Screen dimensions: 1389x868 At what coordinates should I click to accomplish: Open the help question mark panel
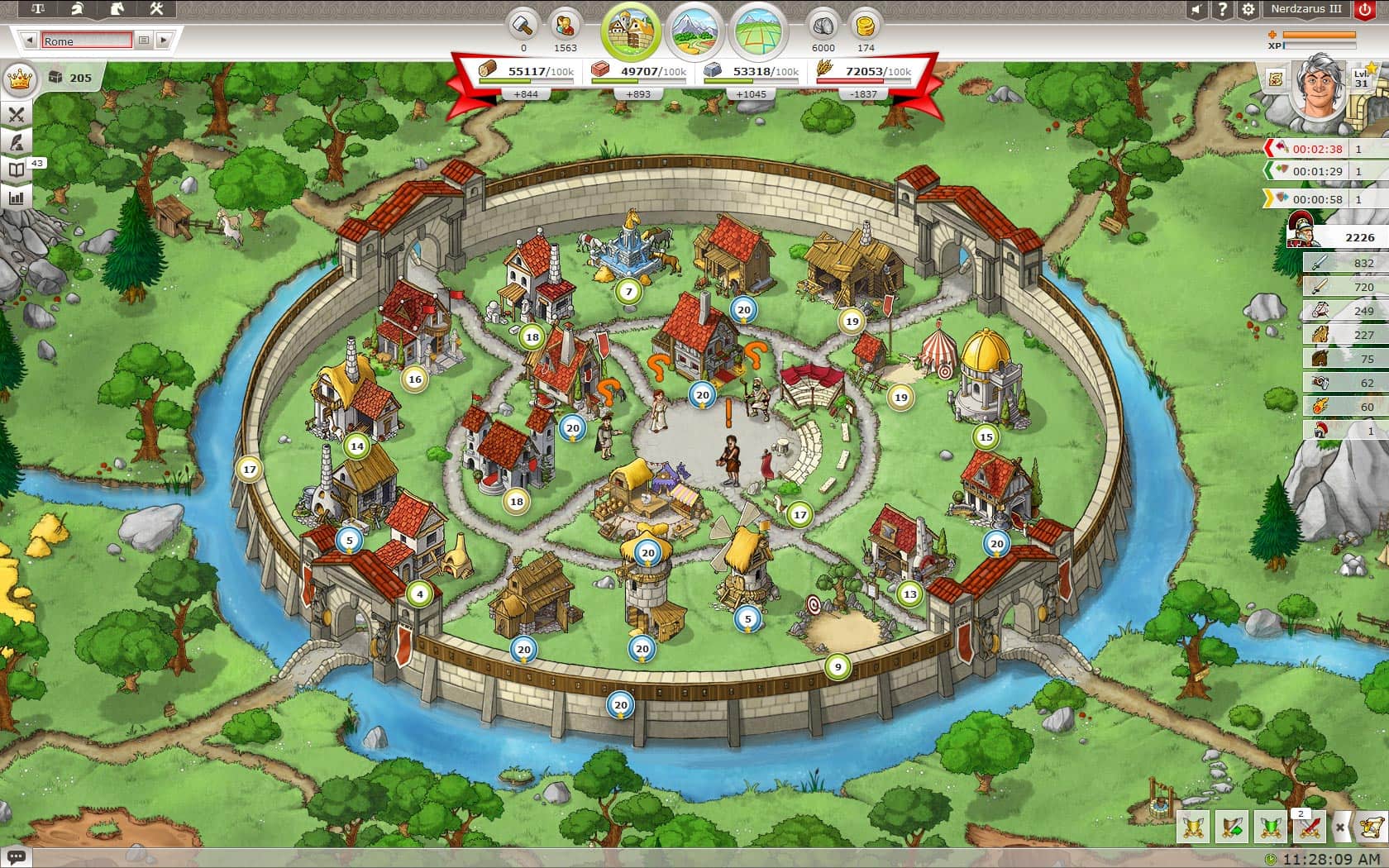[1221, 10]
